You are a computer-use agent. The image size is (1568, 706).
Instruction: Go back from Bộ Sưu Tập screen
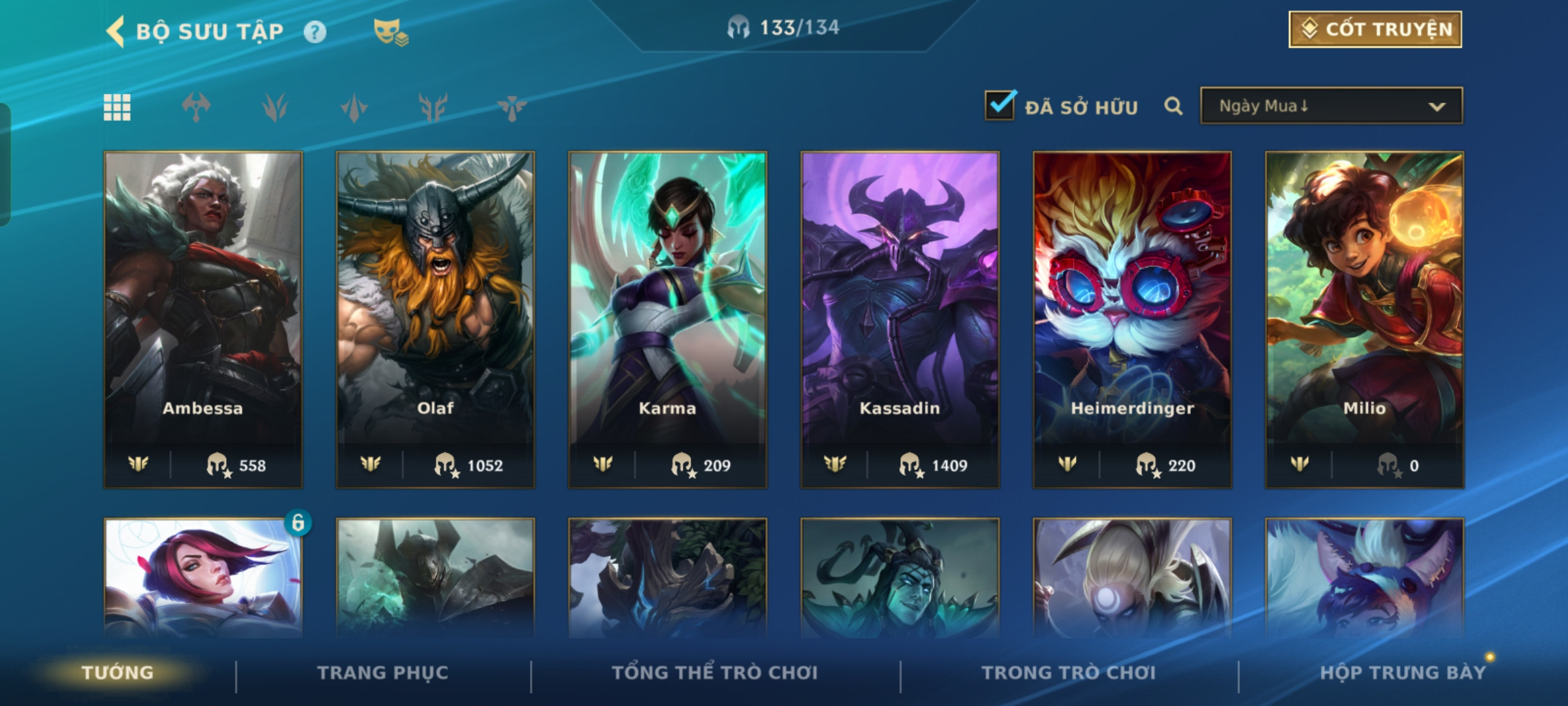116,31
